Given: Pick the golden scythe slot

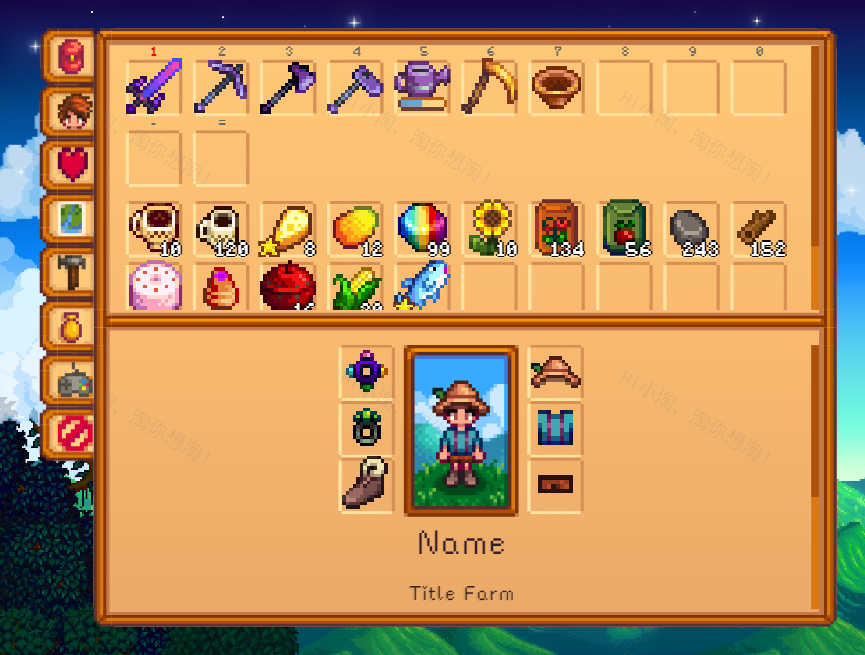Looking at the screenshot, I should pos(489,87).
